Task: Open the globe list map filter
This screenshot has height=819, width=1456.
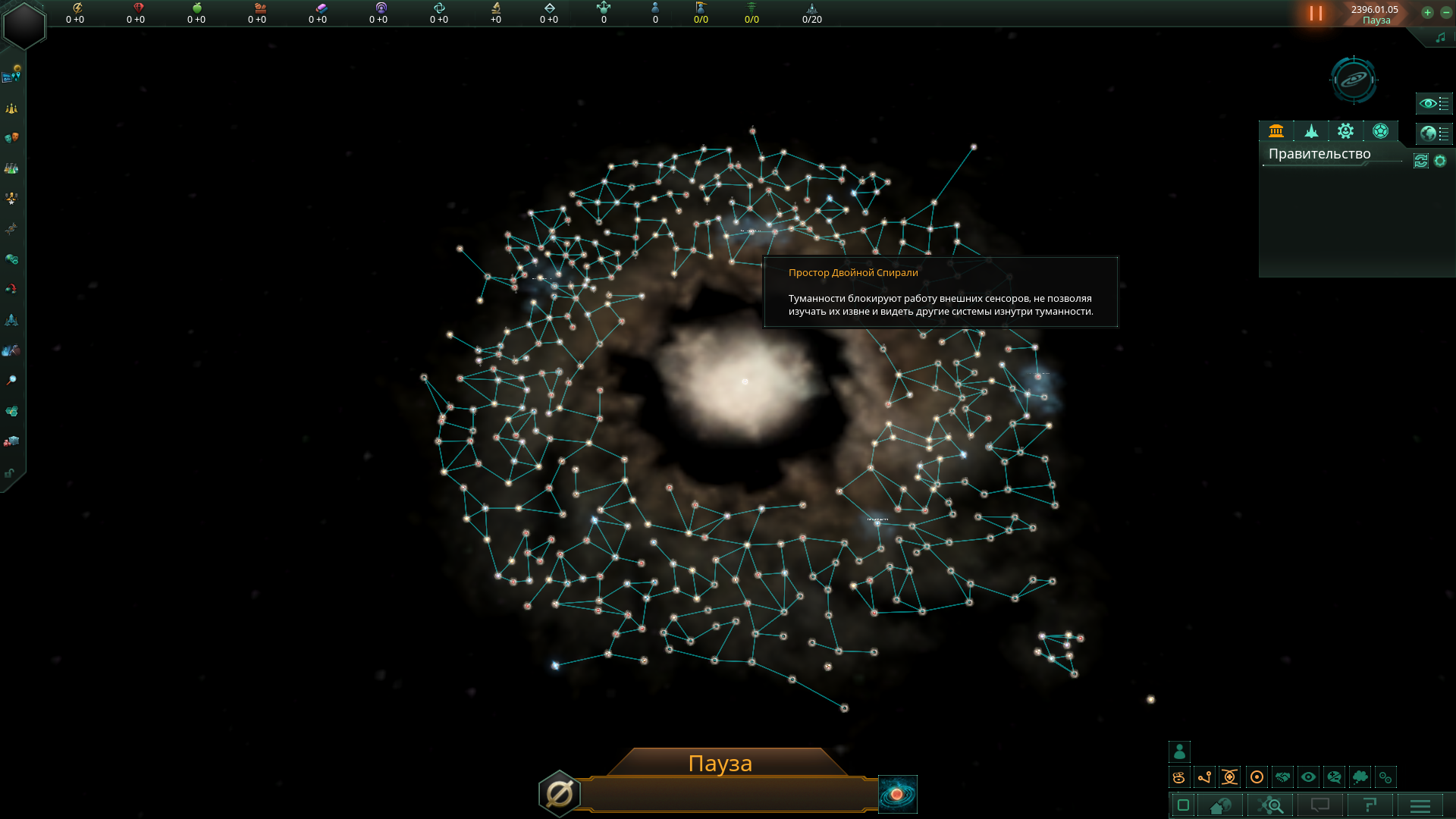Action: (1433, 133)
